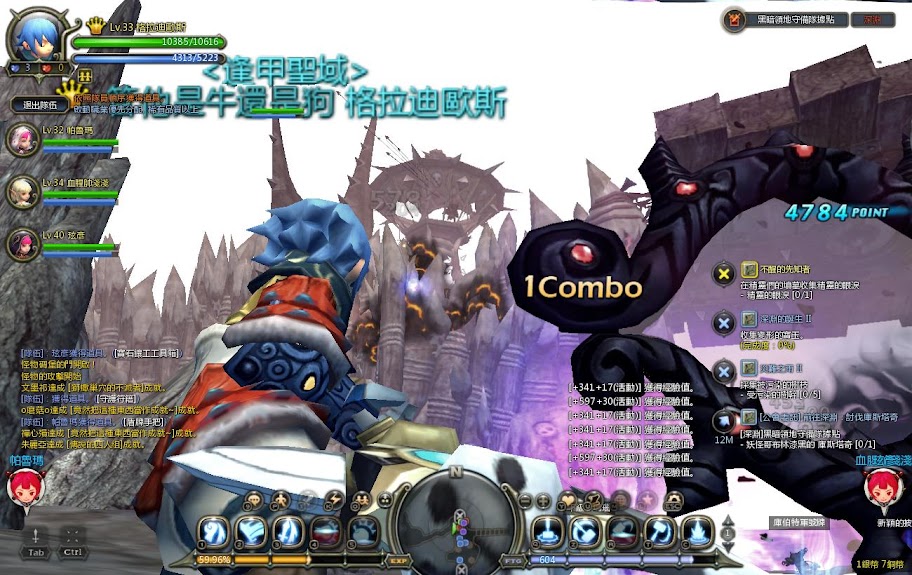912x575 pixels.
Task: Open the lightning bolt menu icon
Action: [x=335, y=499]
